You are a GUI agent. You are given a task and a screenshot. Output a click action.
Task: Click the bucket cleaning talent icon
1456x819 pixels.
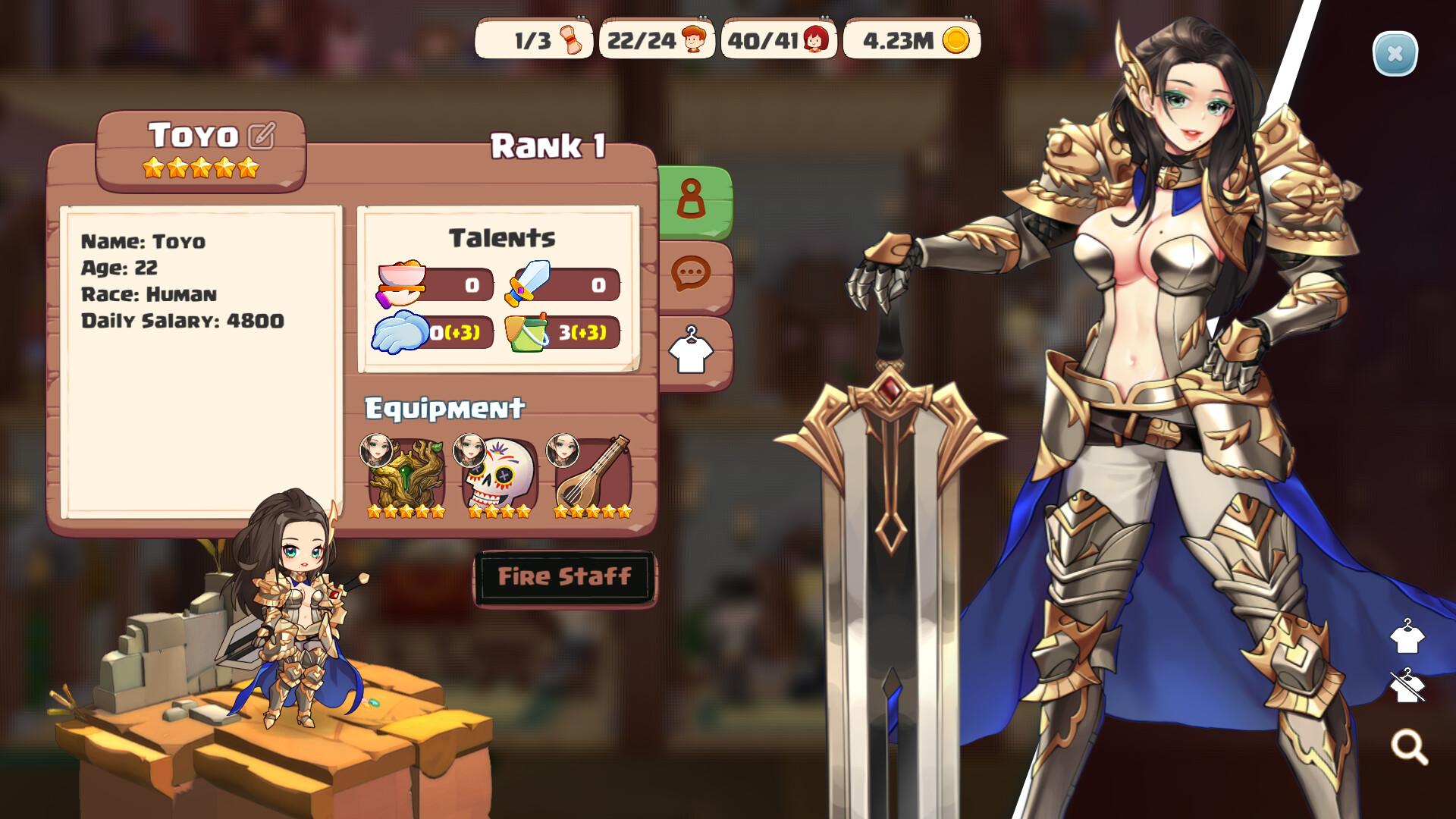click(526, 334)
